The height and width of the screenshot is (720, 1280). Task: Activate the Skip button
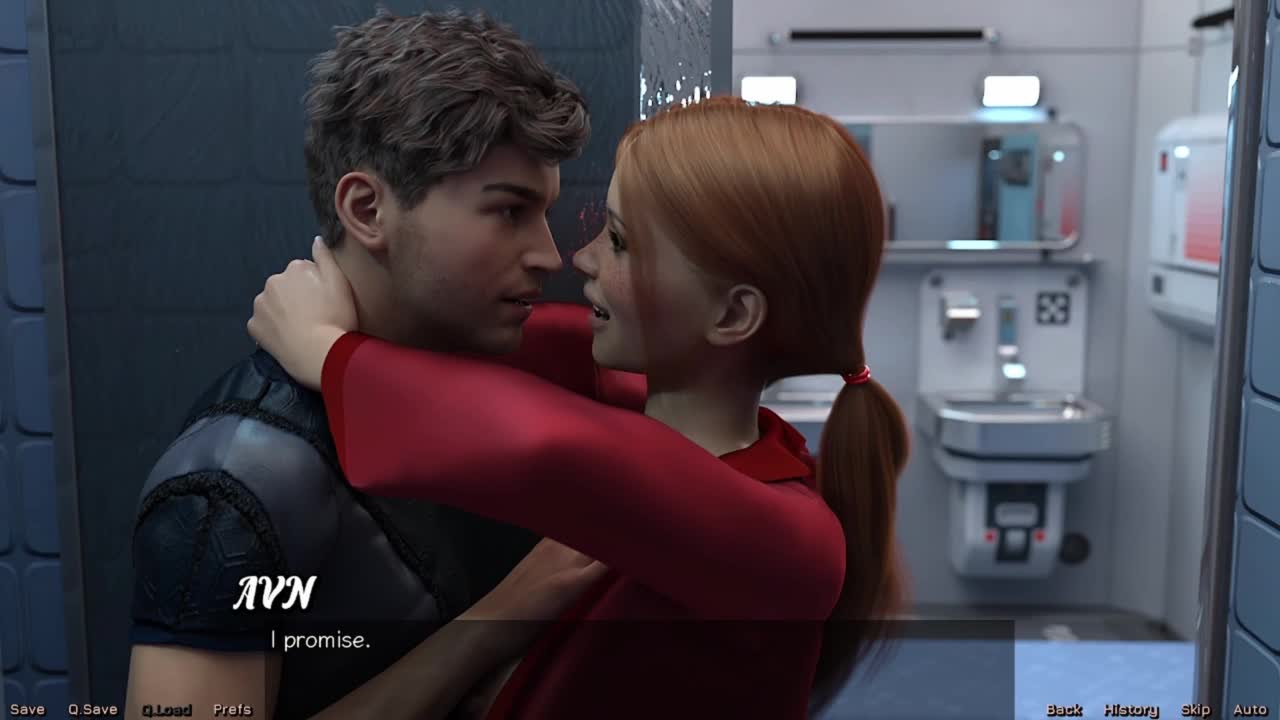1195,709
